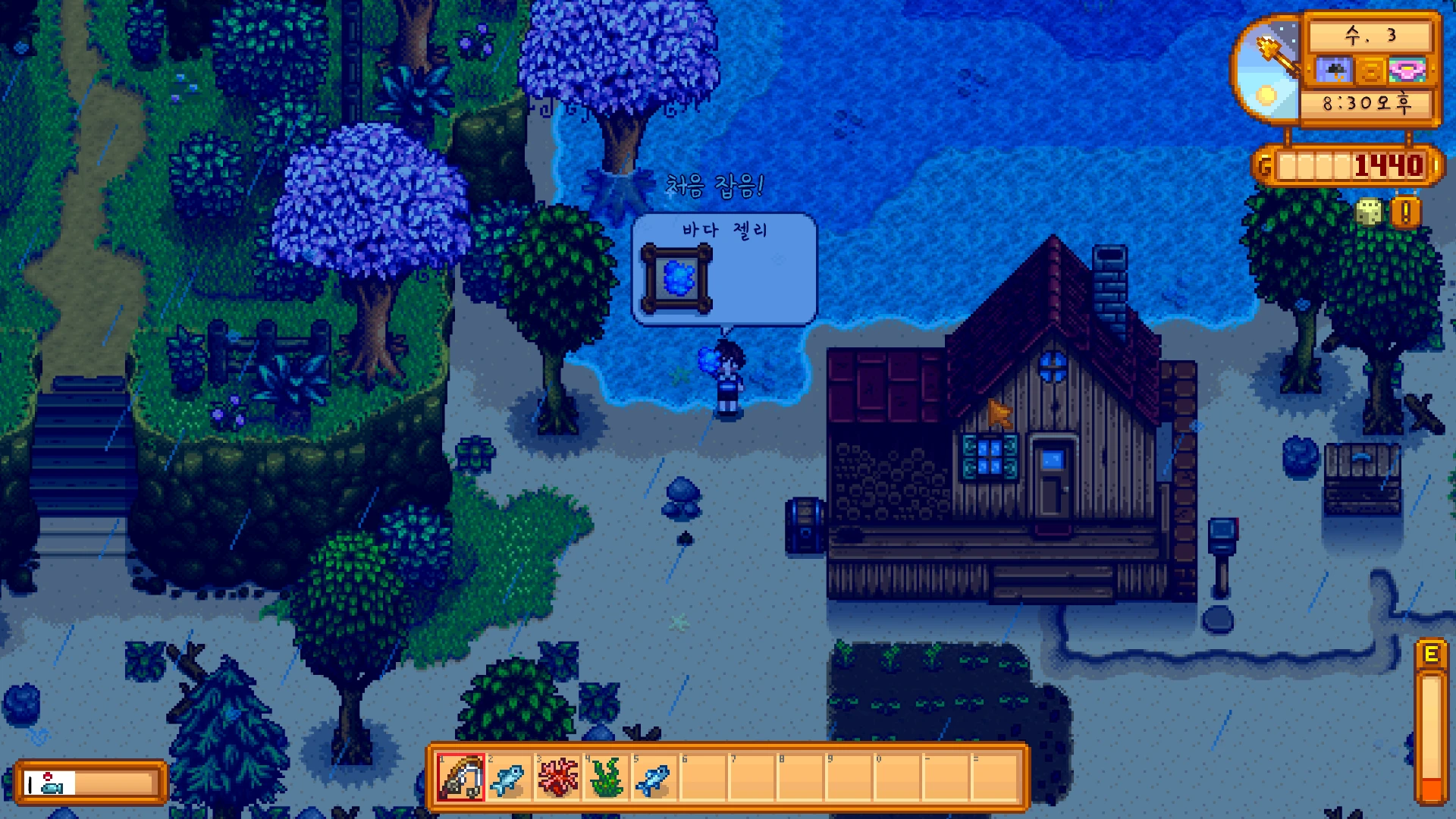Click the rainy weather icon
The height and width of the screenshot is (819, 1456).
coord(1333,71)
